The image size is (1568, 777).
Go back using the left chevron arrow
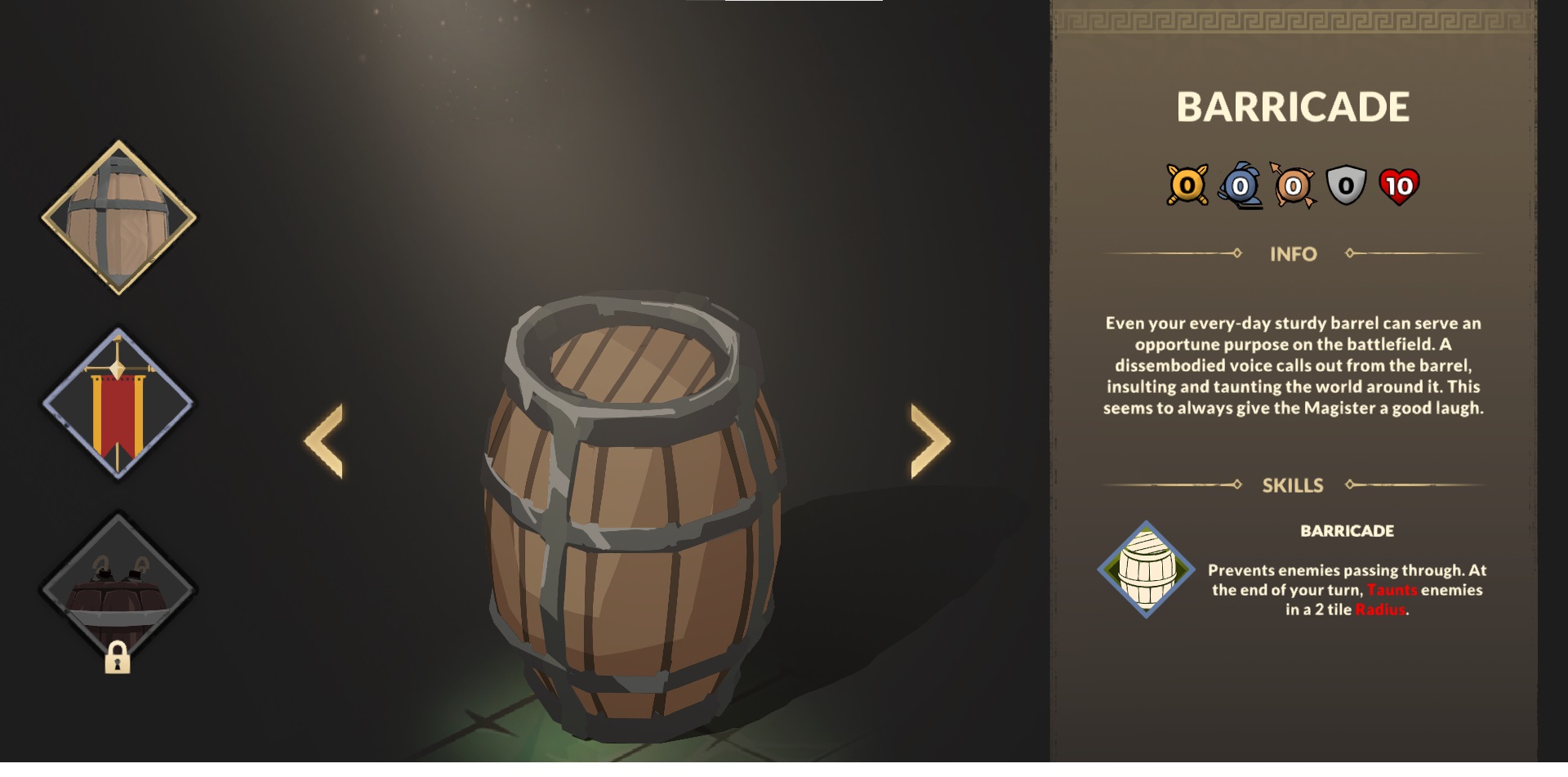coord(324,441)
